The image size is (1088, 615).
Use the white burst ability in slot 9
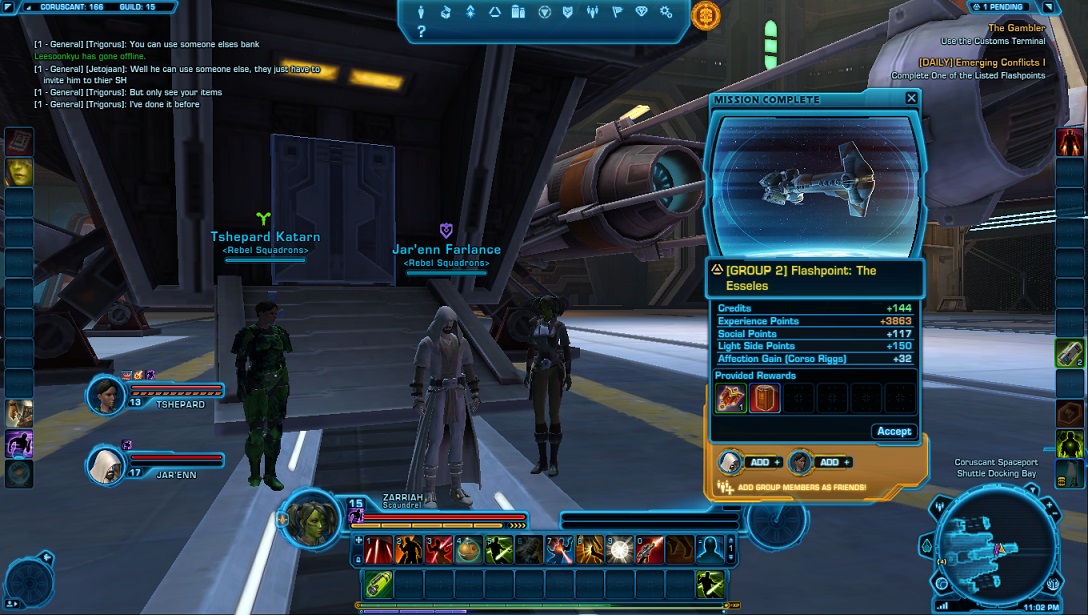(620, 549)
